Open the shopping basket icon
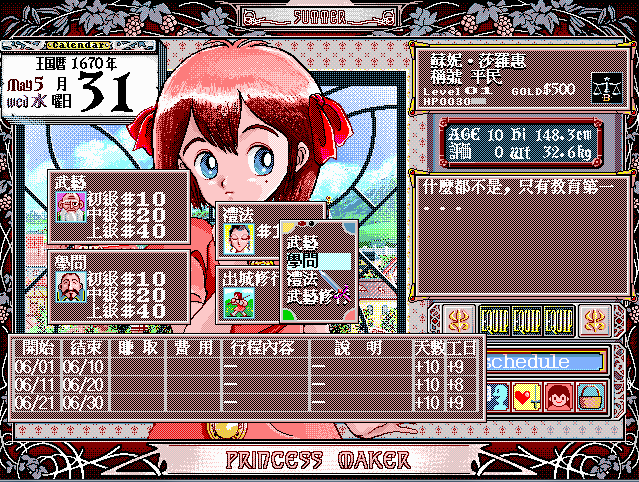 [x=592, y=397]
